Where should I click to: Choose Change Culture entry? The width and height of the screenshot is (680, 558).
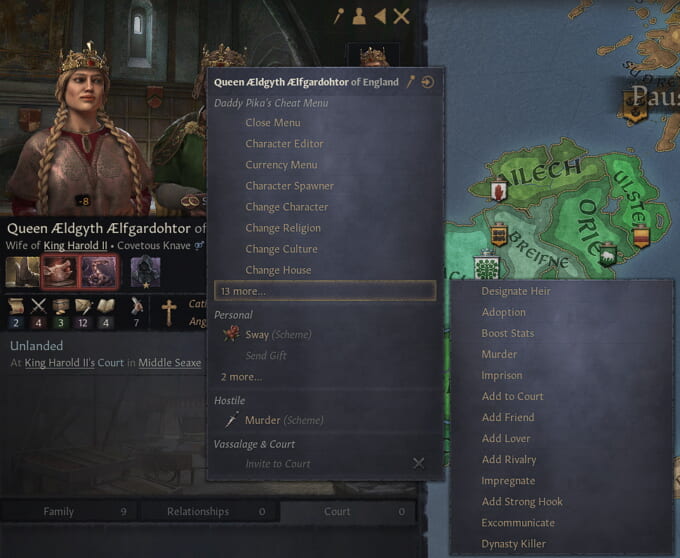click(x=281, y=249)
